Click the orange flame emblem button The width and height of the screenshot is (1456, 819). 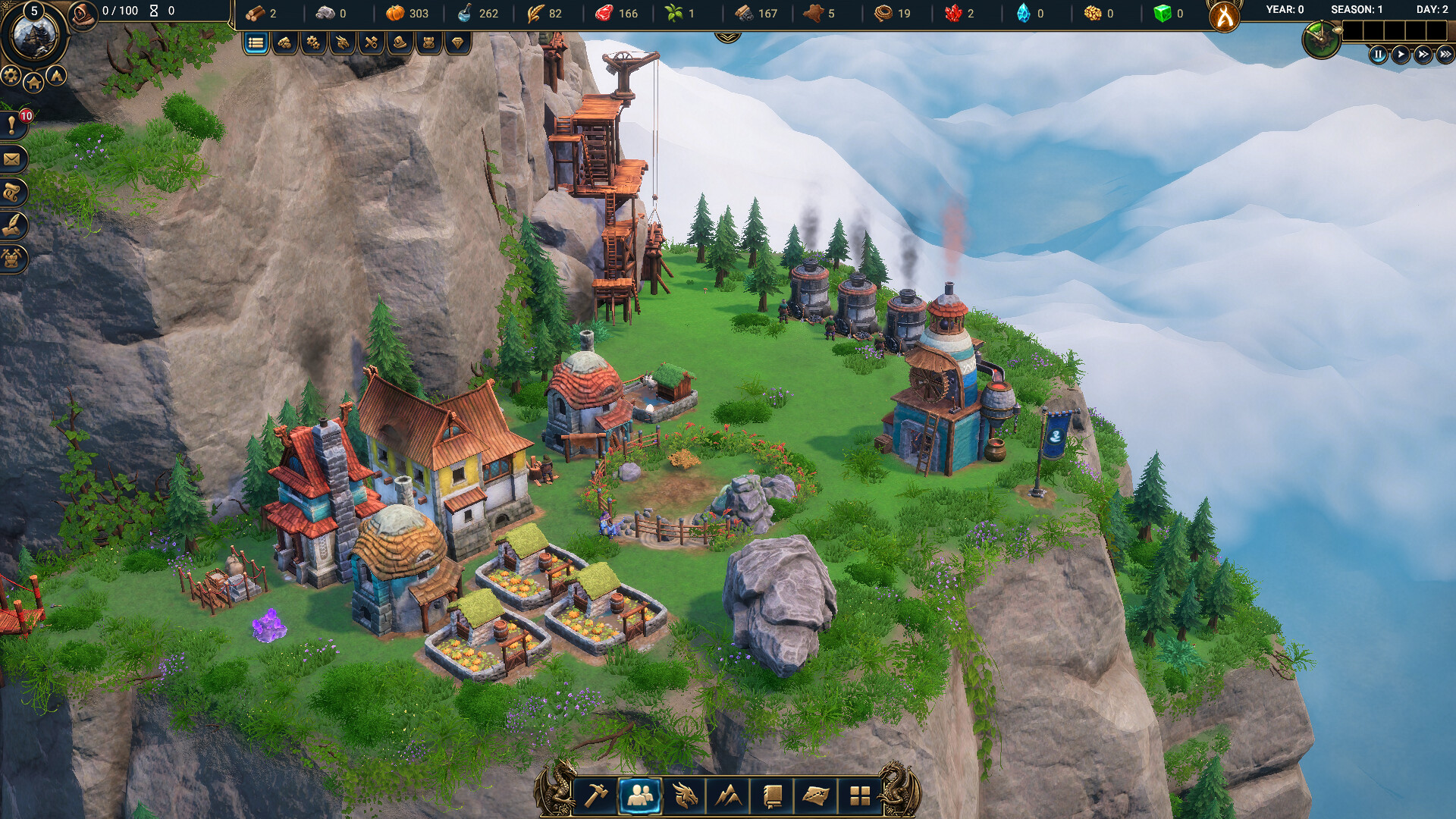pyautogui.click(x=1225, y=17)
